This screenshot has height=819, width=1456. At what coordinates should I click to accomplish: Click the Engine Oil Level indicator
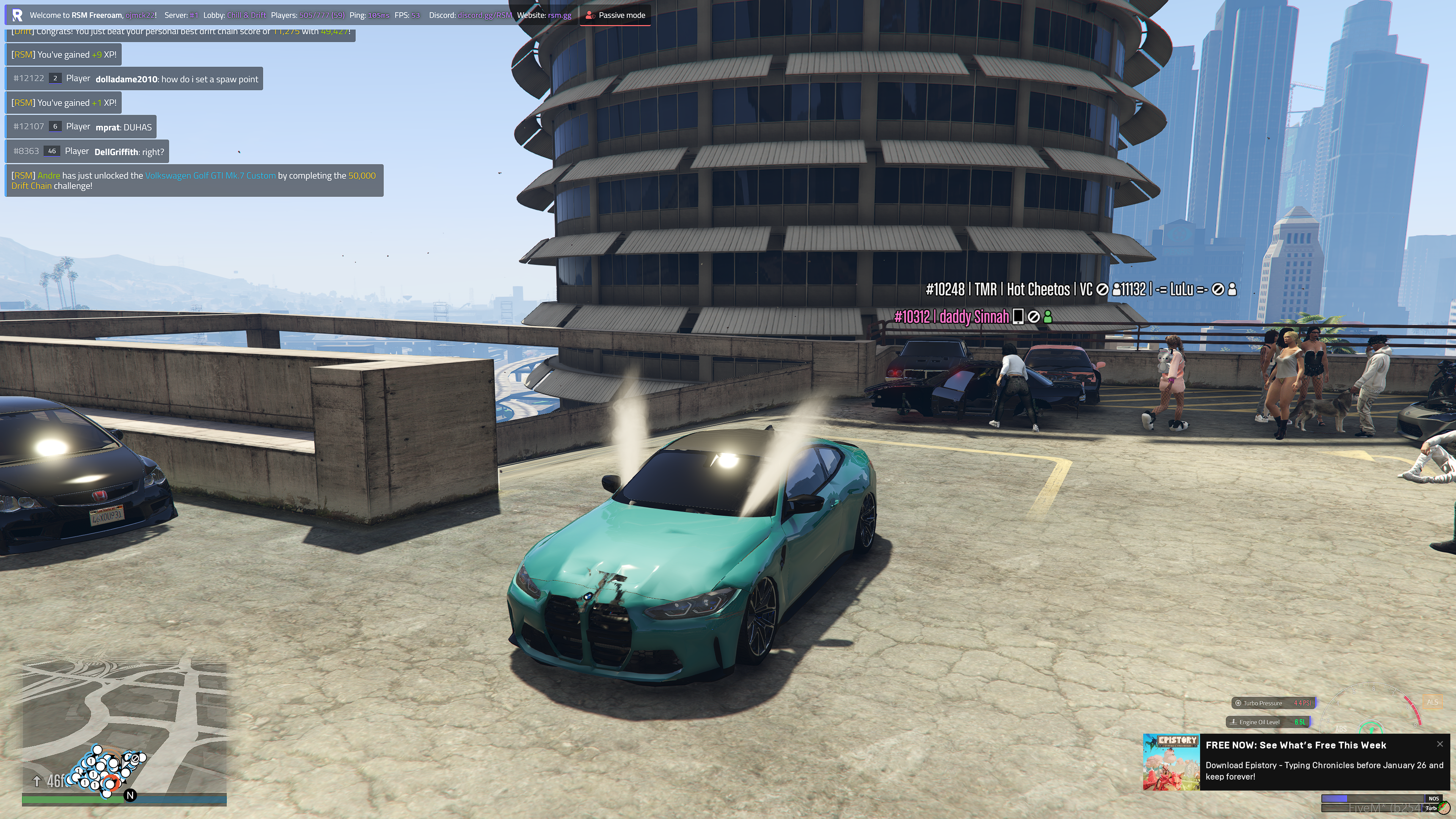tap(1268, 722)
